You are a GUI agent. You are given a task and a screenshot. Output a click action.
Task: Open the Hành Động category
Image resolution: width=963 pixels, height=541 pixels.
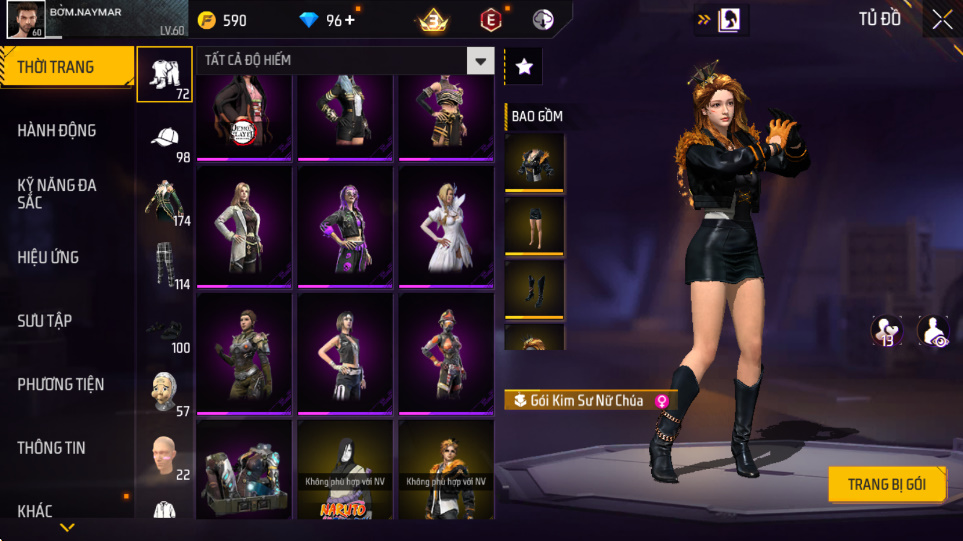click(x=57, y=131)
